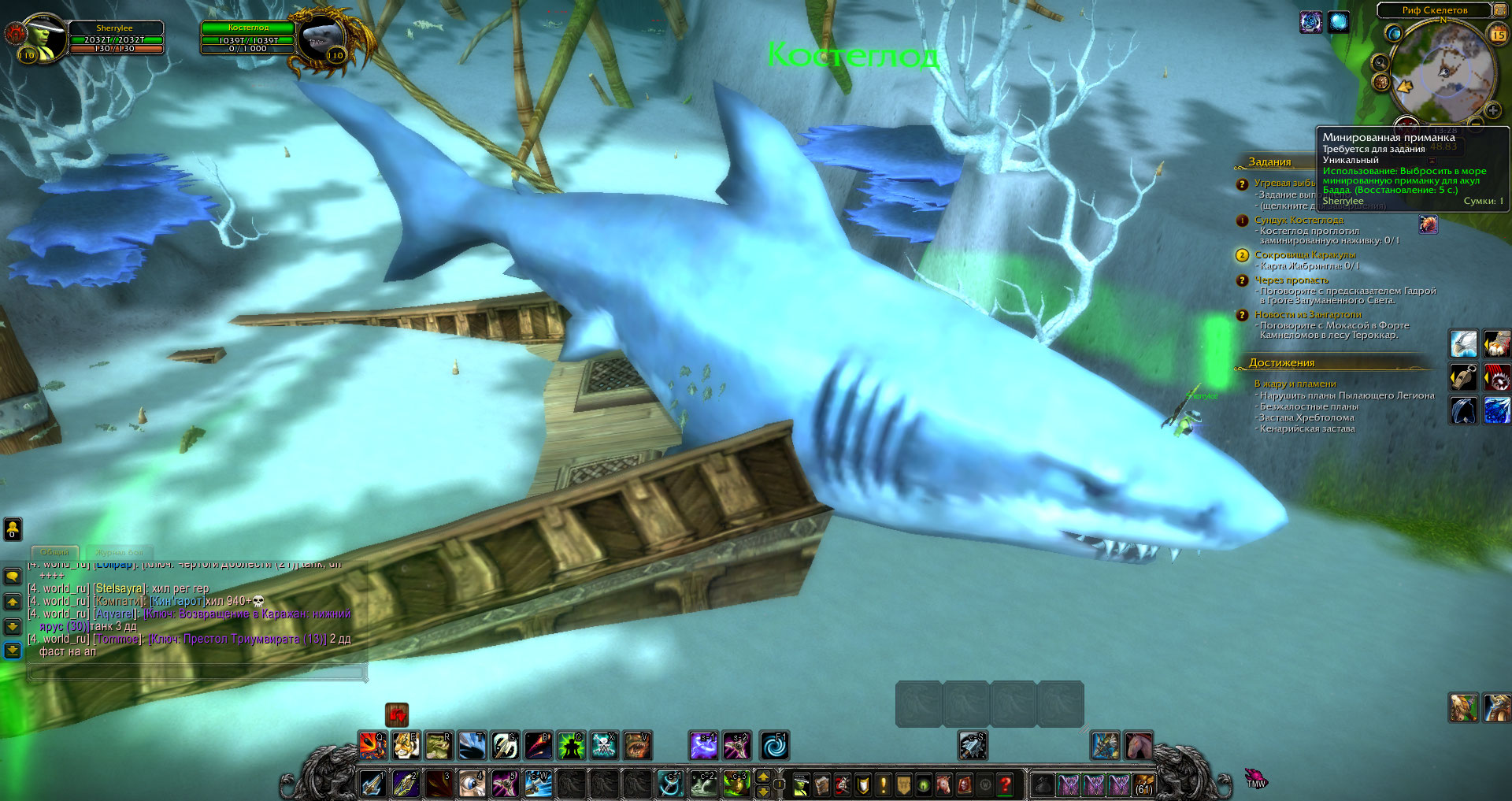Click the Сундук Костеглода quest entry

click(x=1299, y=221)
